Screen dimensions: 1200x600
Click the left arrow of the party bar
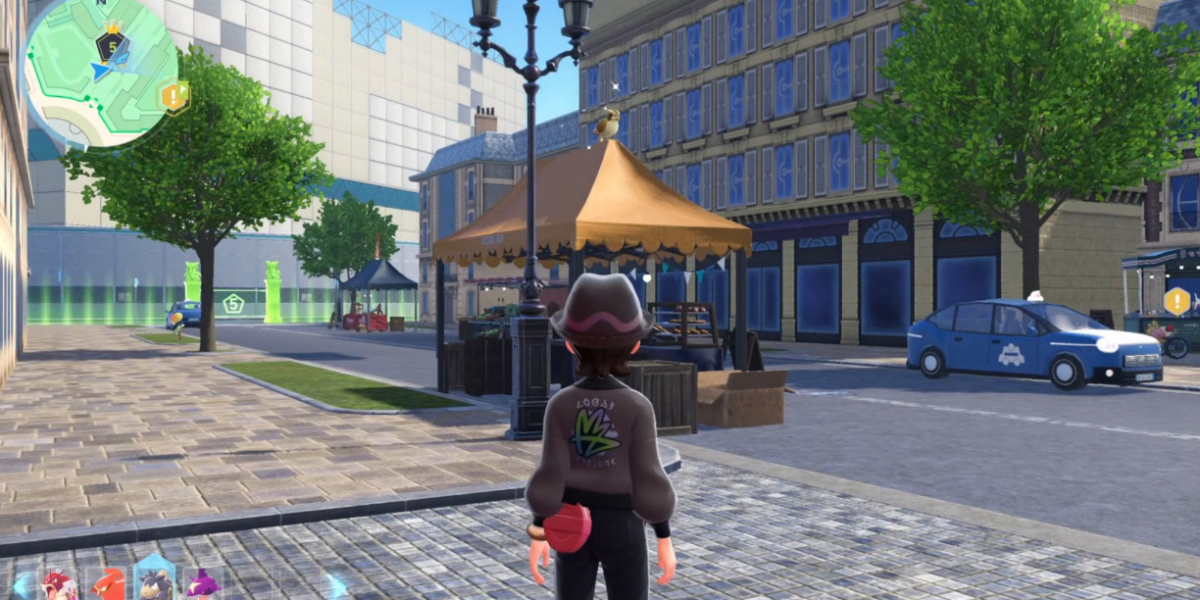pyautogui.click(x=20, y=586)
